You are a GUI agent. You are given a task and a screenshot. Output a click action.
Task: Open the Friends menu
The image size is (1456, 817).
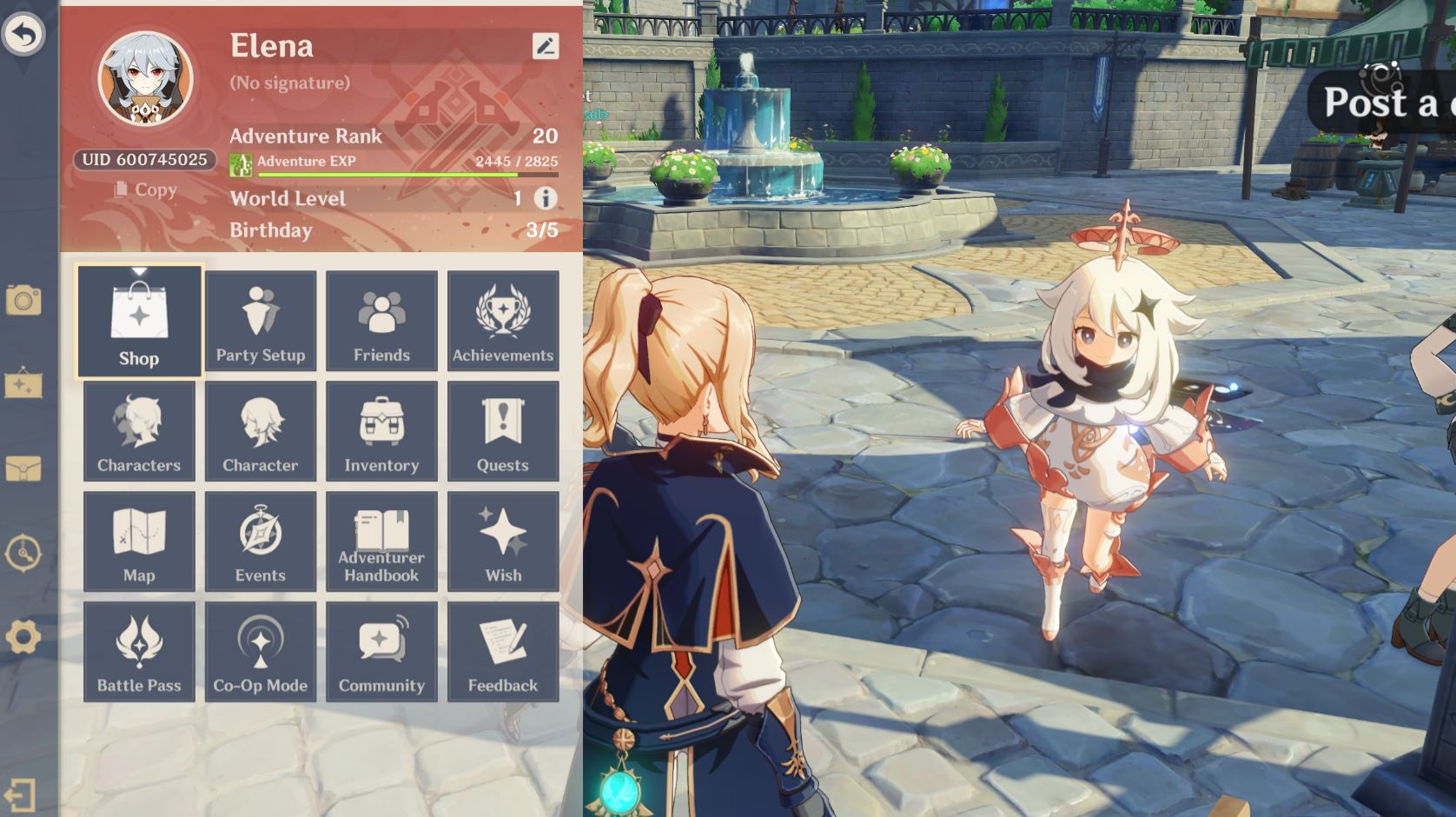pos(381,321)
